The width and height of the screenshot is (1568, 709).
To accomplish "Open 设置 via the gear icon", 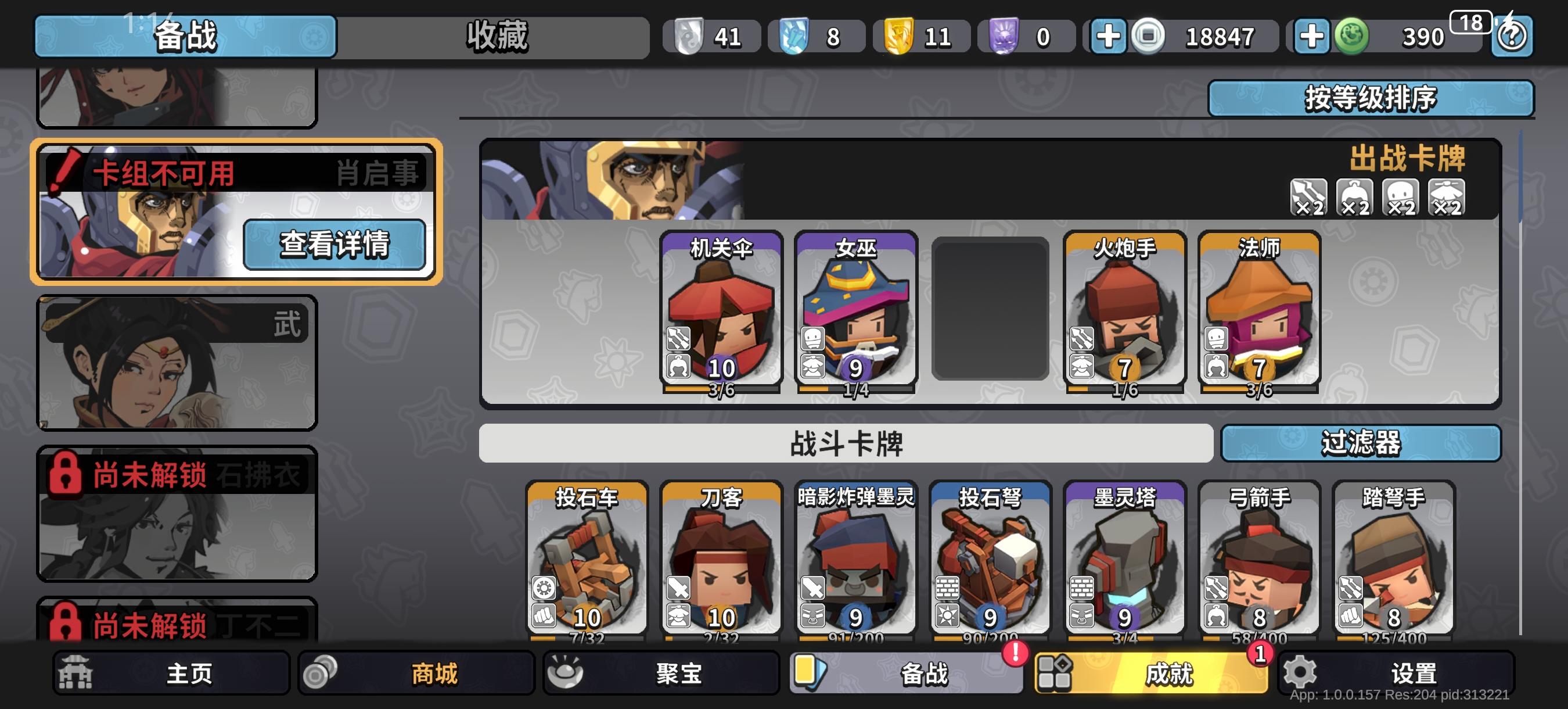I will point(1300,674).
